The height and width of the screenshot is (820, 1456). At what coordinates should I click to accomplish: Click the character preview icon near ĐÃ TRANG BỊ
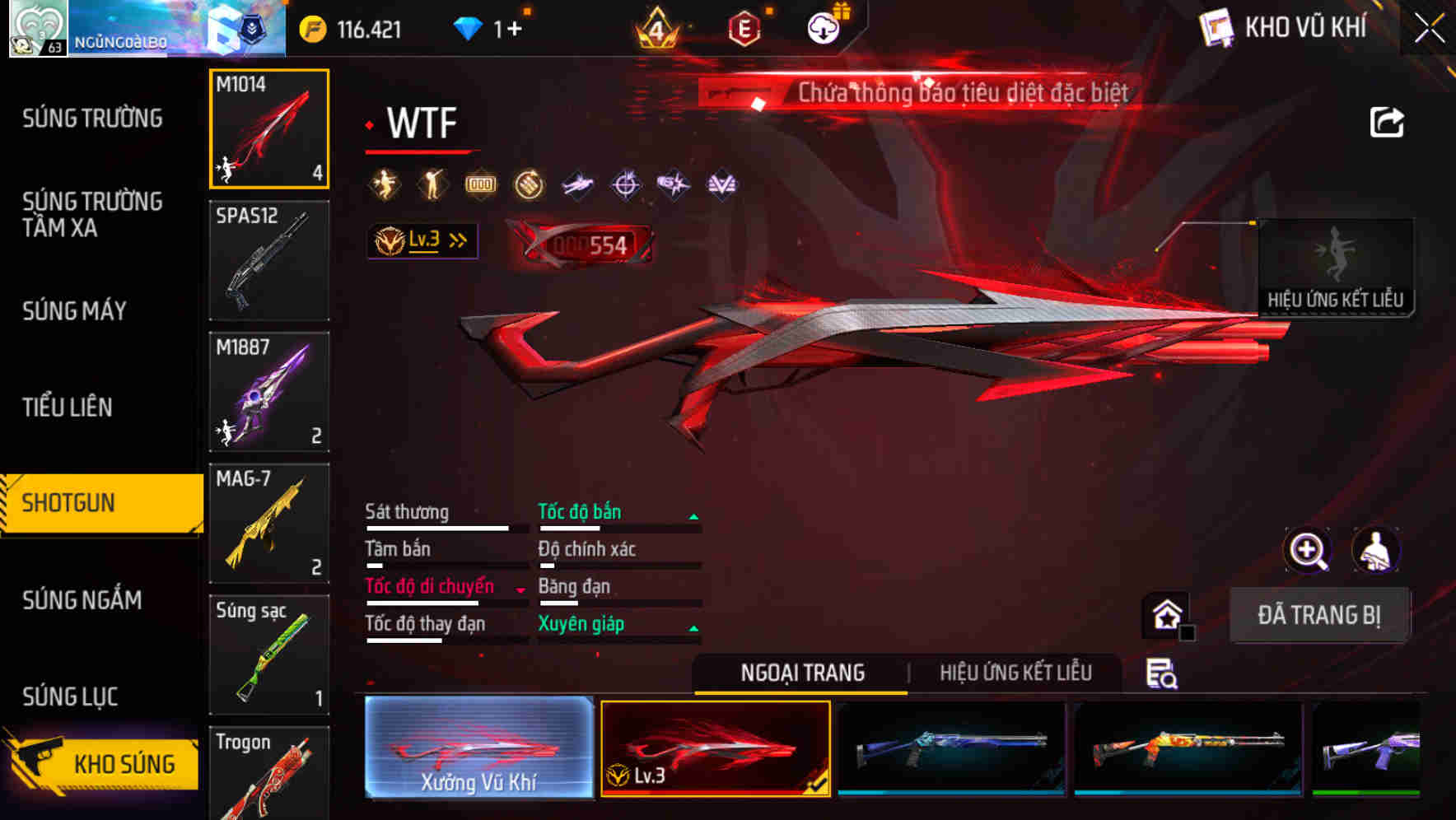coord(1375,550)
